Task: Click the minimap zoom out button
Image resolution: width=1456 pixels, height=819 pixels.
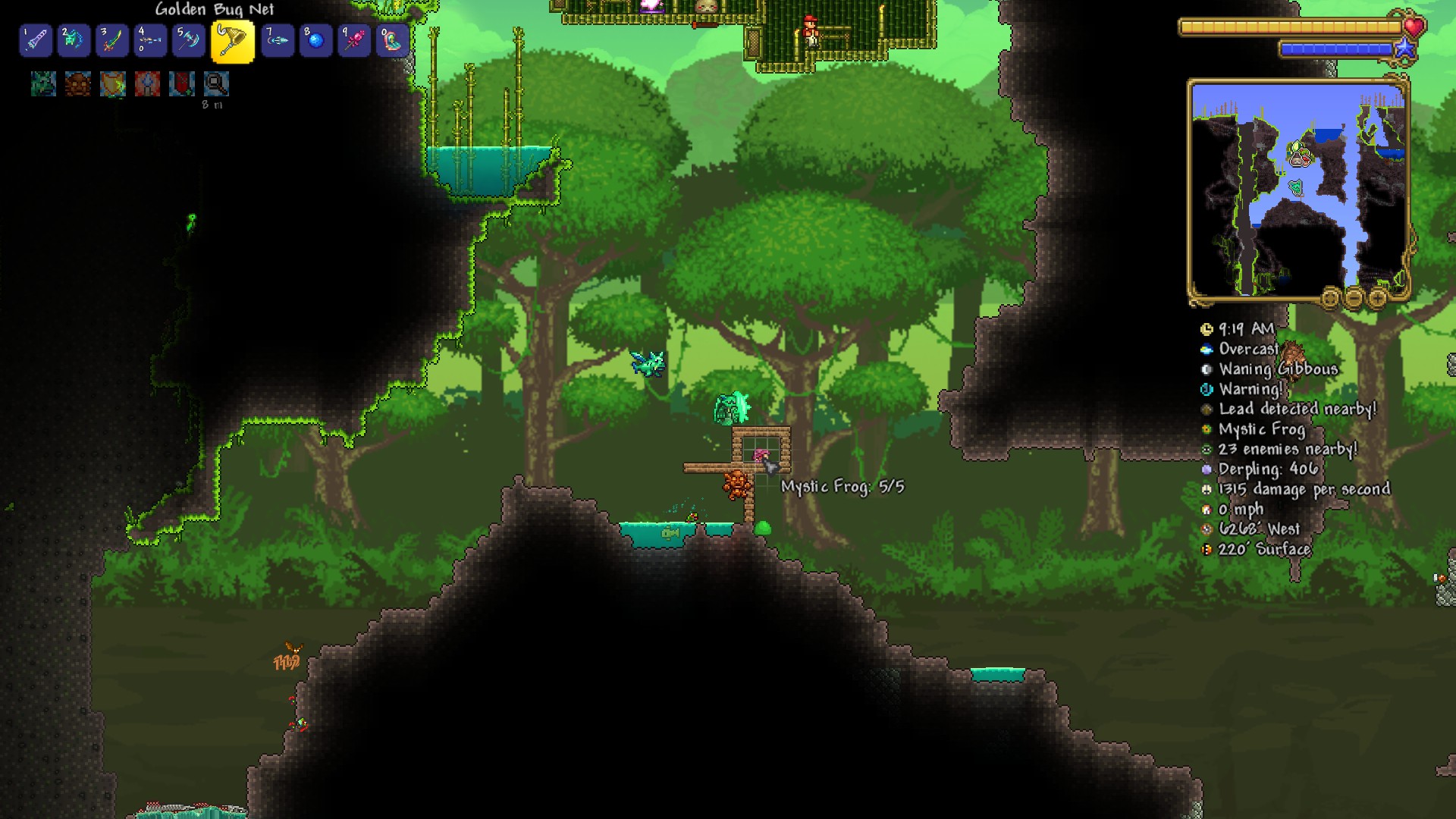Action: [1355, 299]
